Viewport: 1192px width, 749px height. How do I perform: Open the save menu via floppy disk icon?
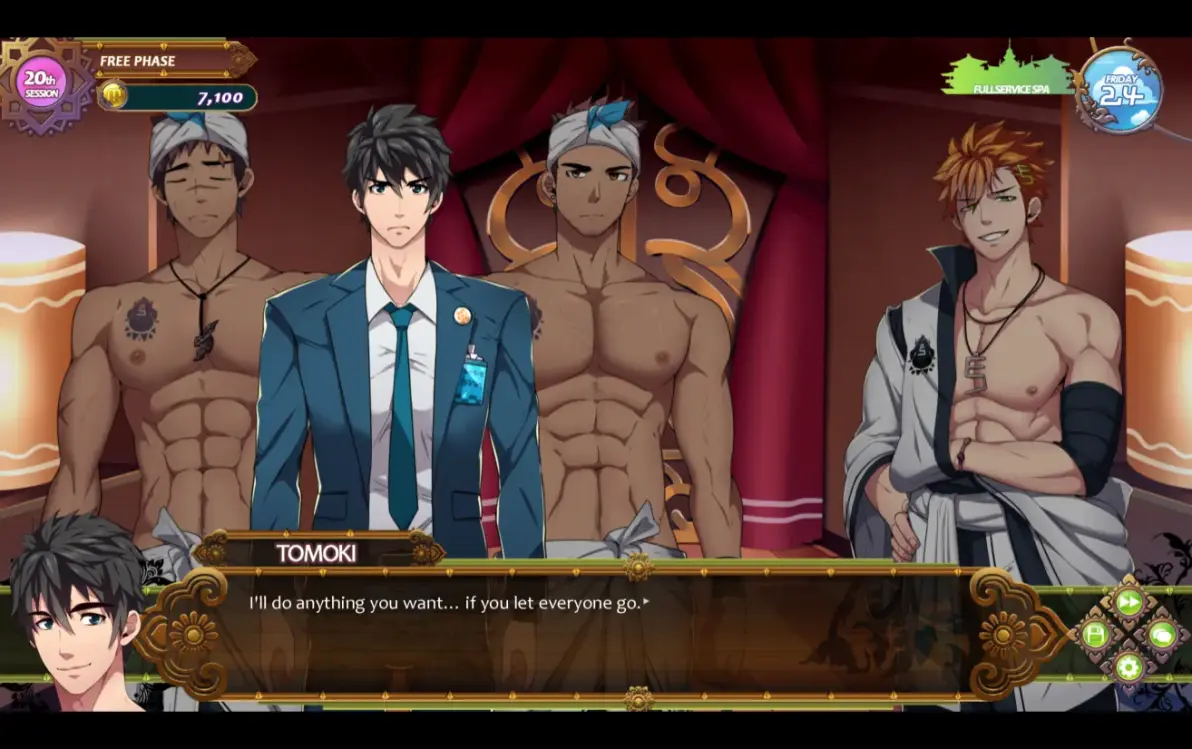(1095, 635)
